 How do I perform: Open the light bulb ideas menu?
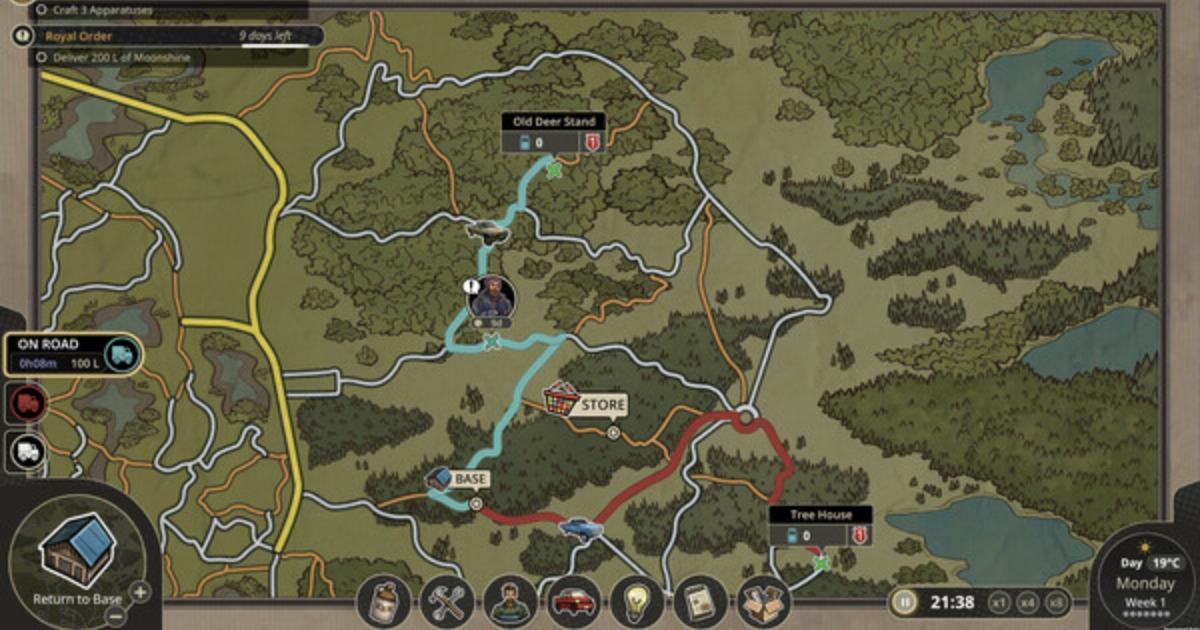637,602
